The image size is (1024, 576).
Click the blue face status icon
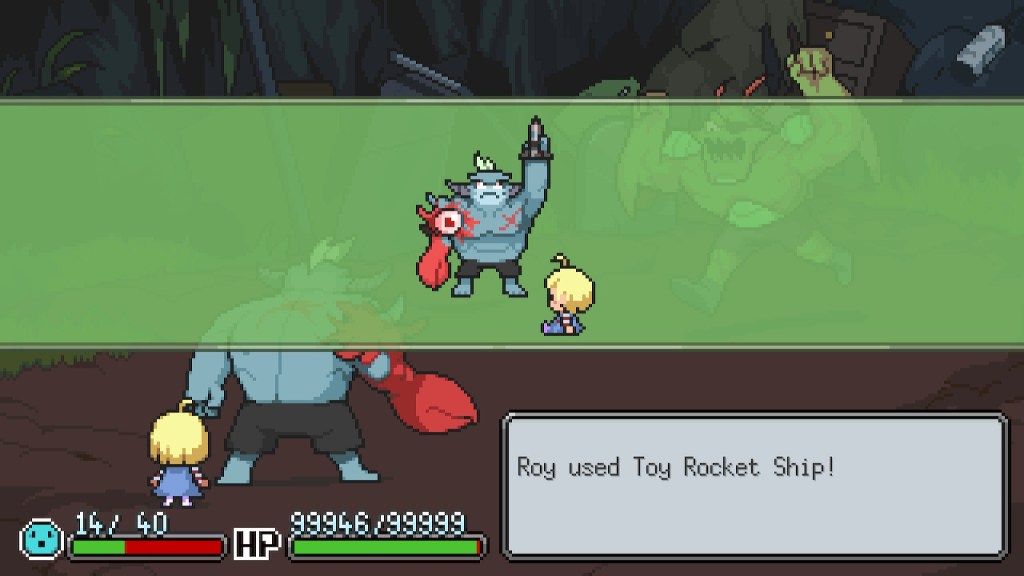41,538
